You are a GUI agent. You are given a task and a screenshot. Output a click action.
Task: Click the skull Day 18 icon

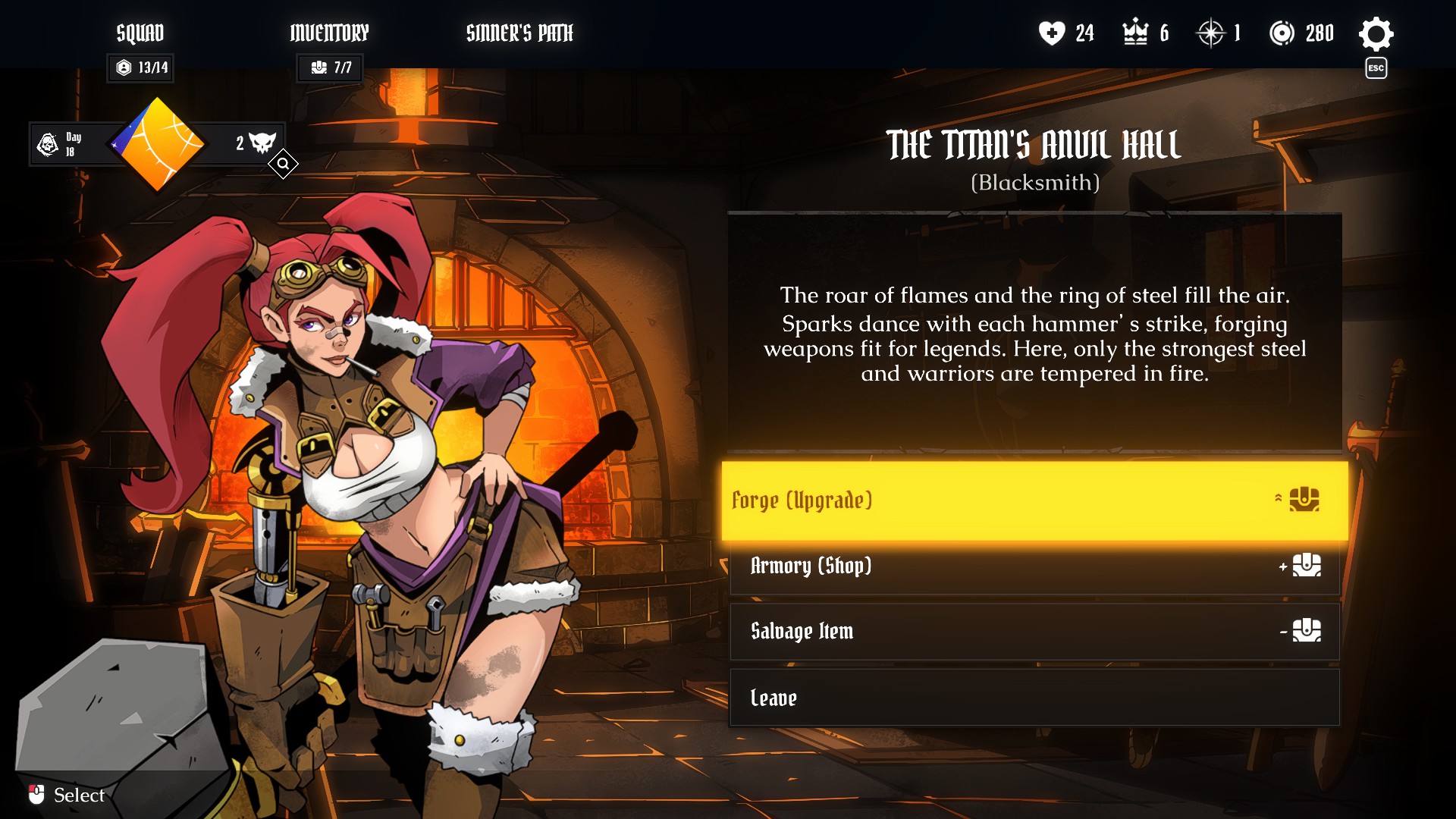coord(47,143)
